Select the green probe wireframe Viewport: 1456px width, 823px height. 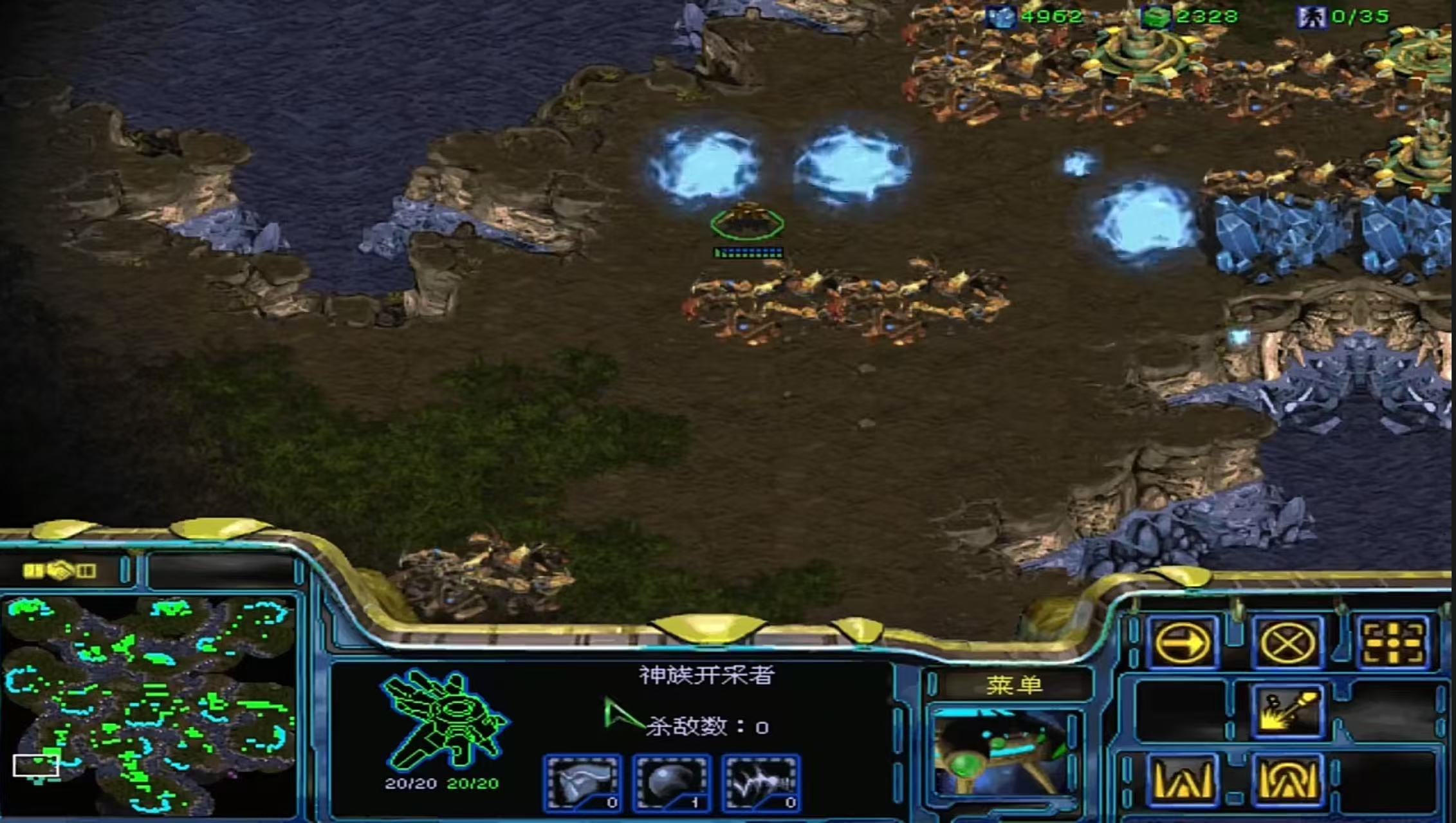click(444, 719)
